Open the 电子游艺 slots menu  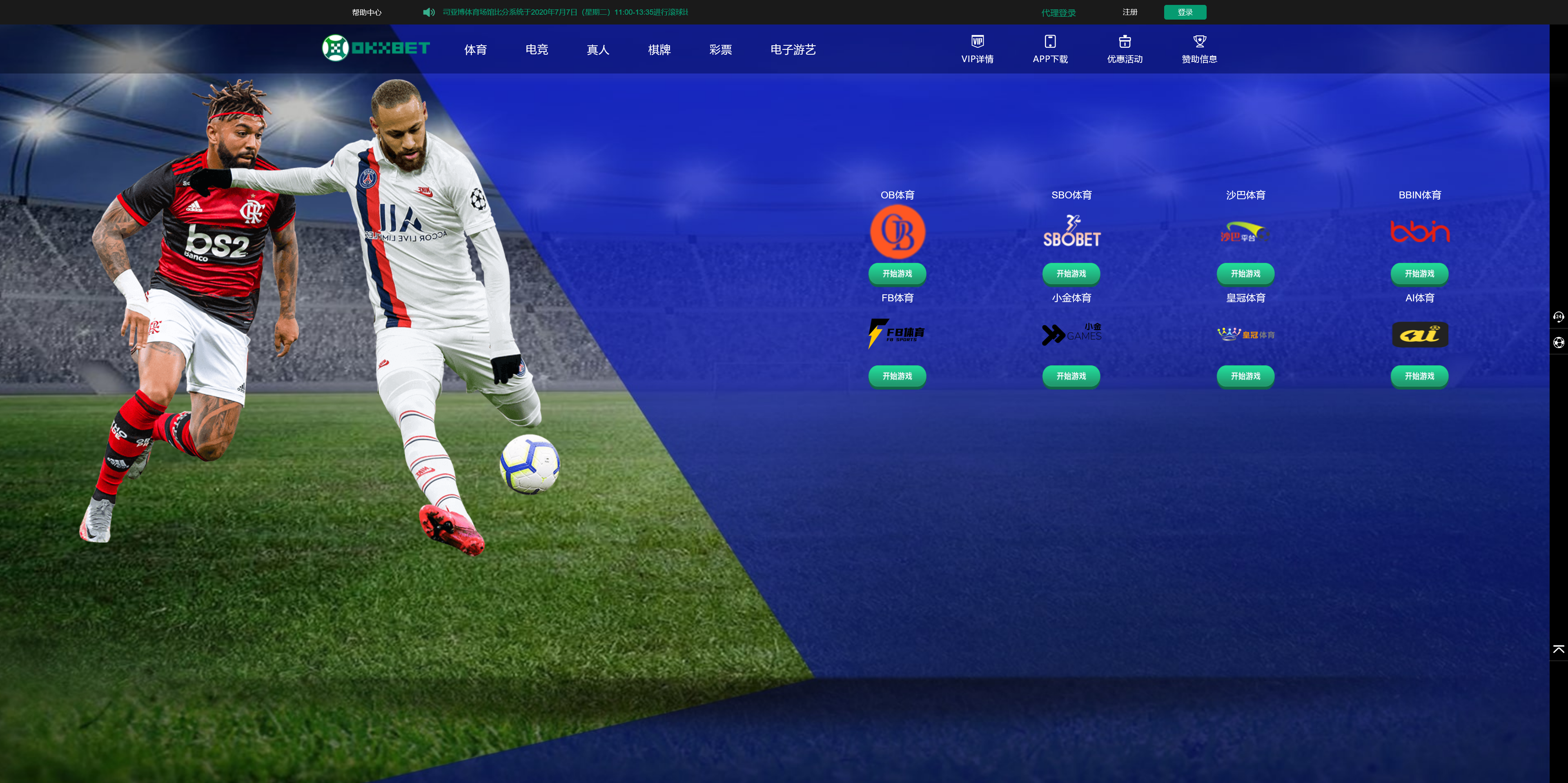[793, 50]
